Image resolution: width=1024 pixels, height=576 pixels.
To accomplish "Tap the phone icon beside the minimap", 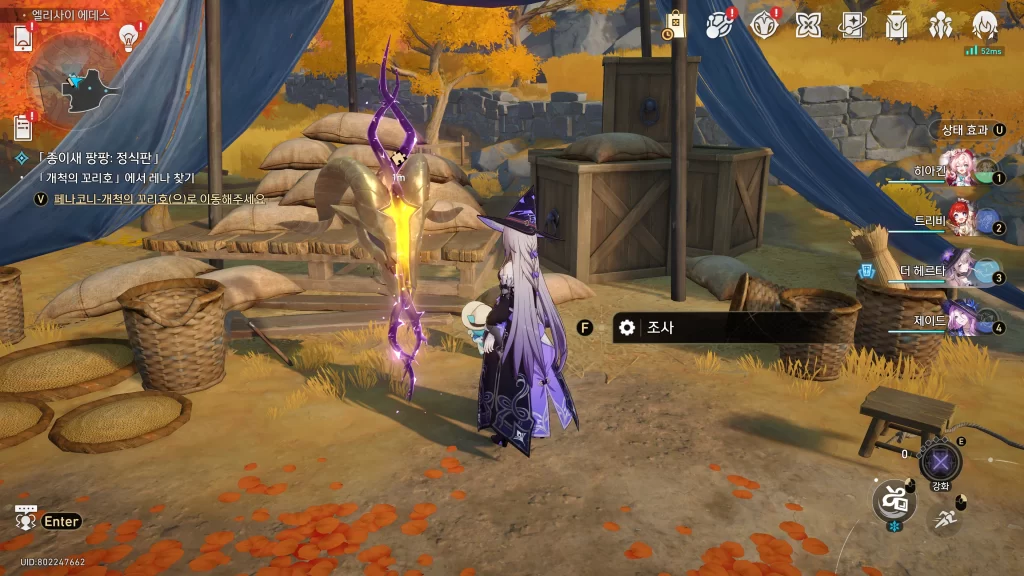I will pyautogui.click(x=24, y=38).
